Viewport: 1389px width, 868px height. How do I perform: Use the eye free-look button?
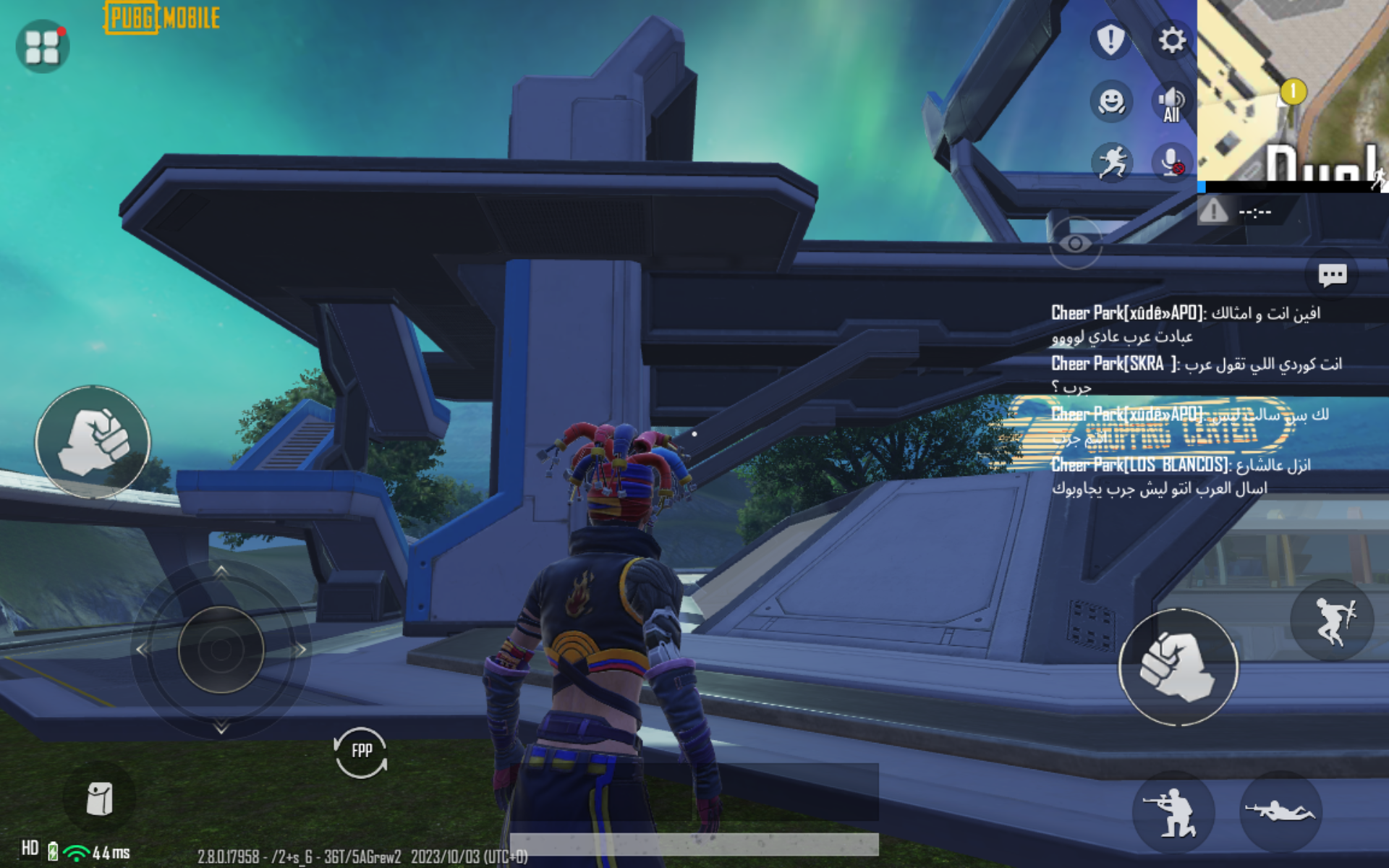pos(1076,244)
